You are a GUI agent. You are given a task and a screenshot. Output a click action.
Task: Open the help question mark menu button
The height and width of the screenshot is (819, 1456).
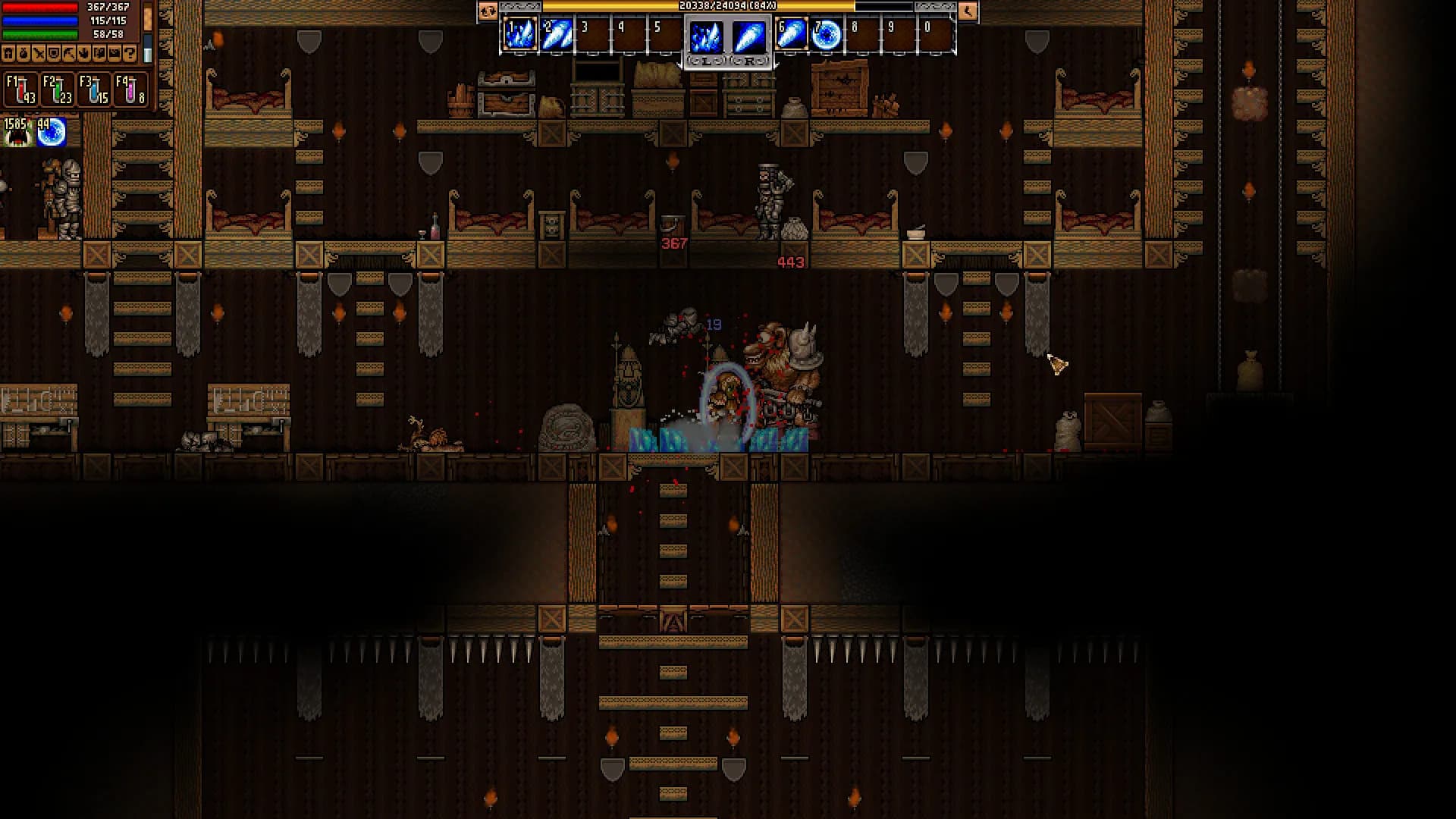pyautogui.click(x=130, y=53)
